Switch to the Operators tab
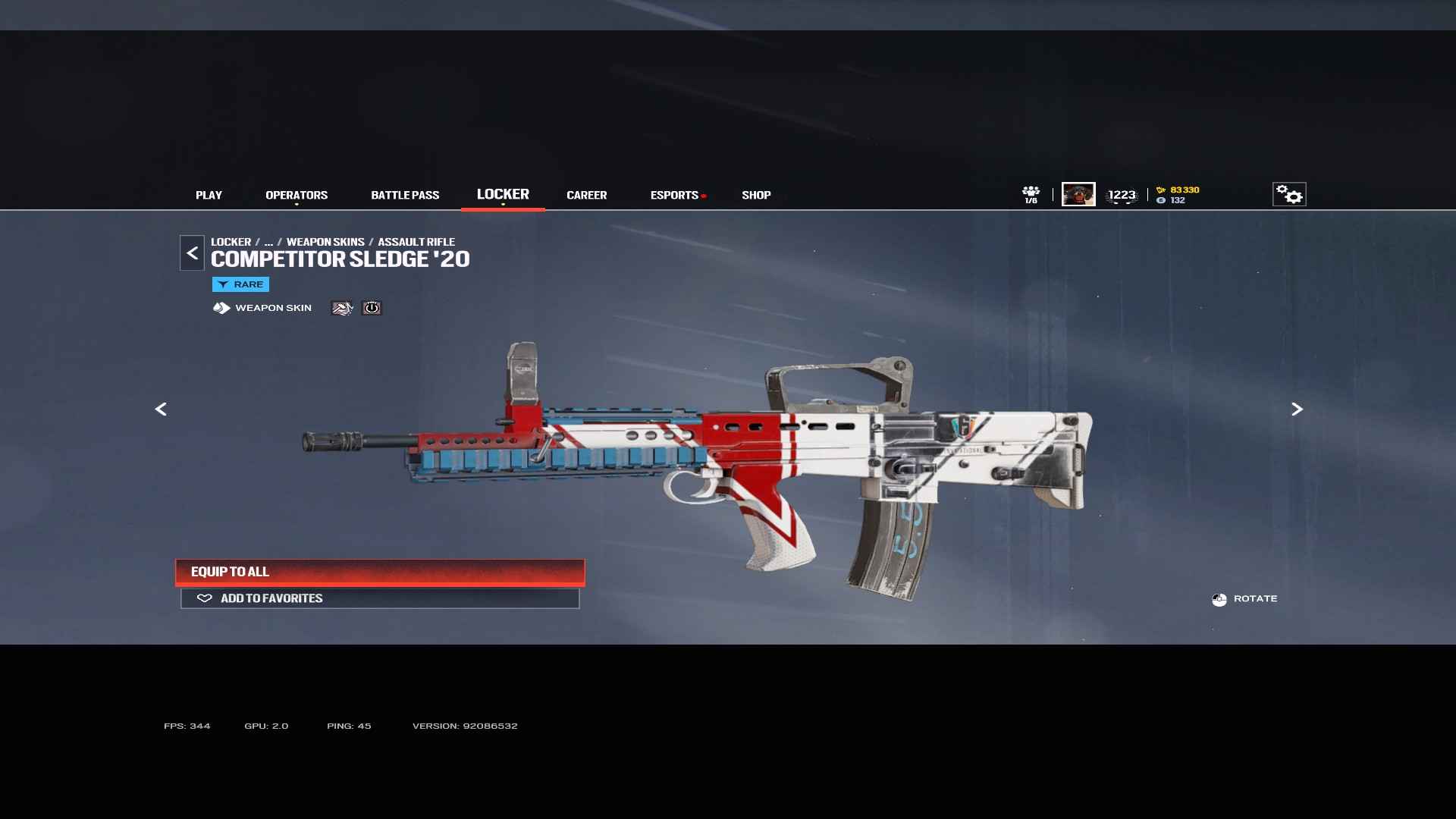 (297, 195)
